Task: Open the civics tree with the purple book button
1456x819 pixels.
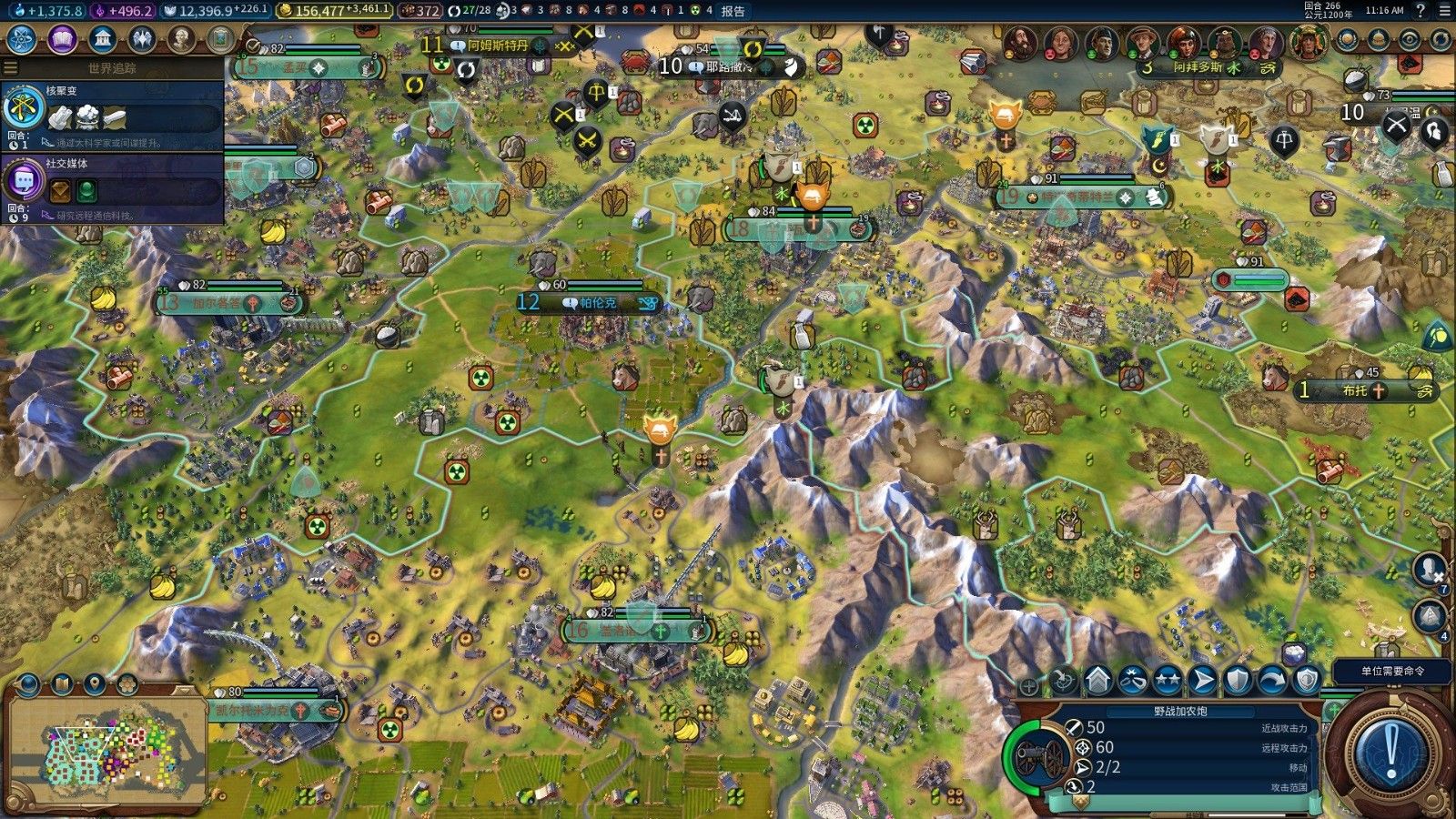Action: pyautogui.click(x=62, y=39)
